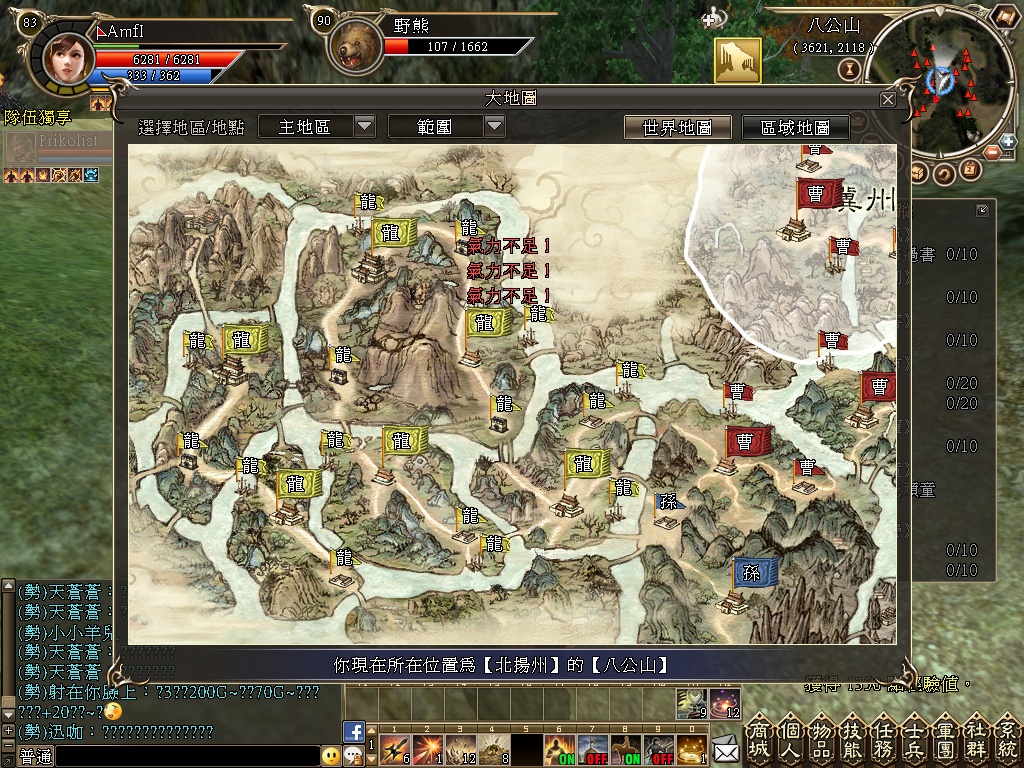Toggle the mounted horse skill in hotbar

[x=625, y=749]
